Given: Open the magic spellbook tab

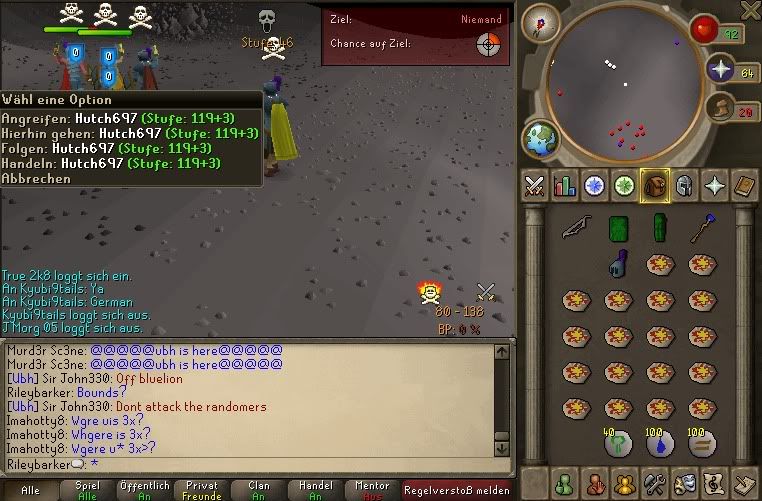Looking at the screenshot, I should [745, 185].
